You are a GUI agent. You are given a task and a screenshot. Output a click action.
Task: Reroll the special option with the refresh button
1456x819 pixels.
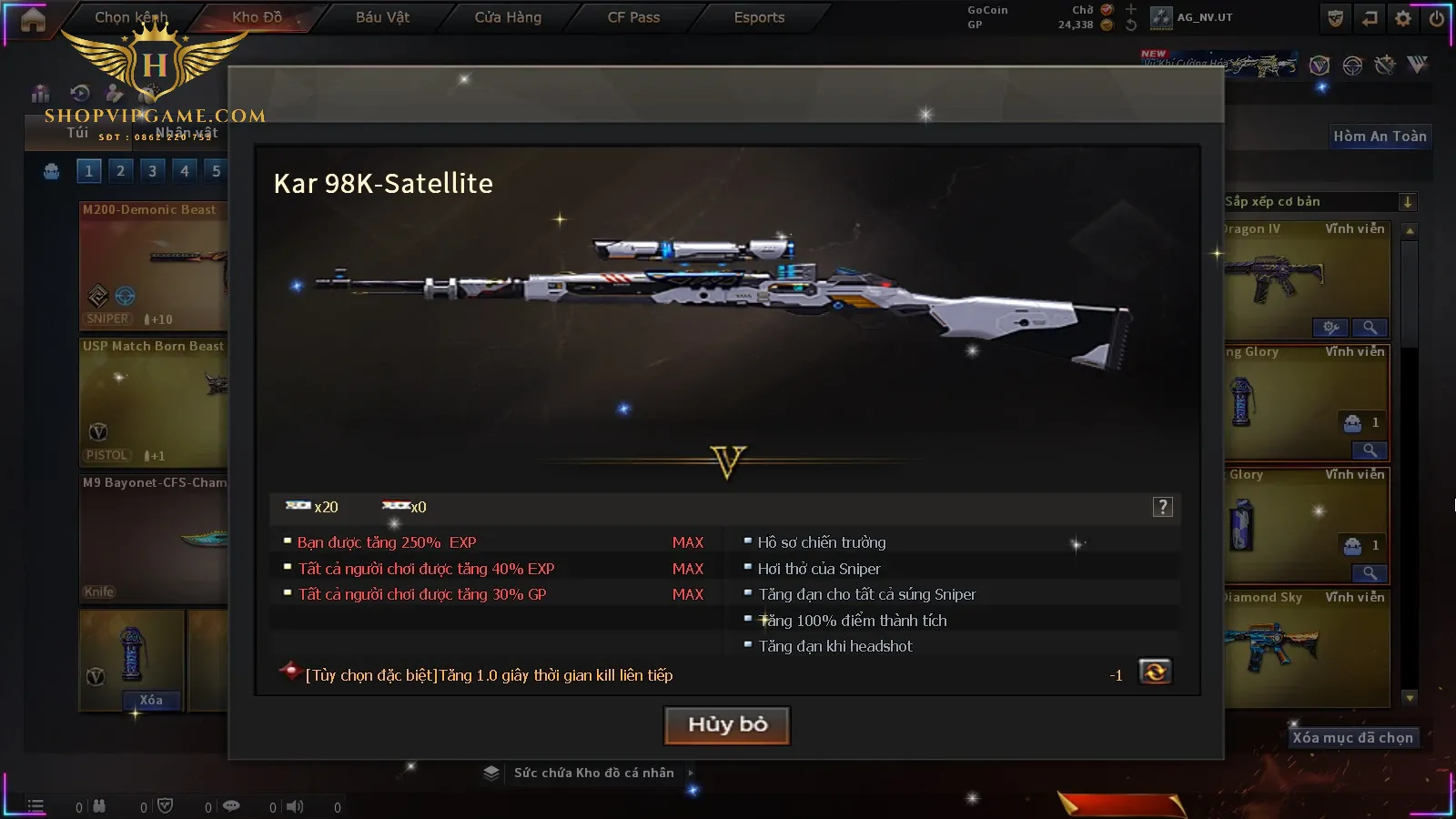click(1155, 672)
